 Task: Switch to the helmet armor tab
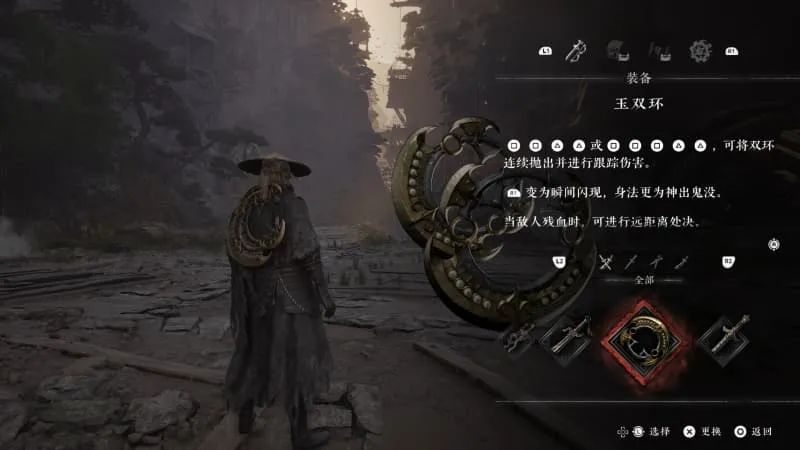tap(617, 49)
